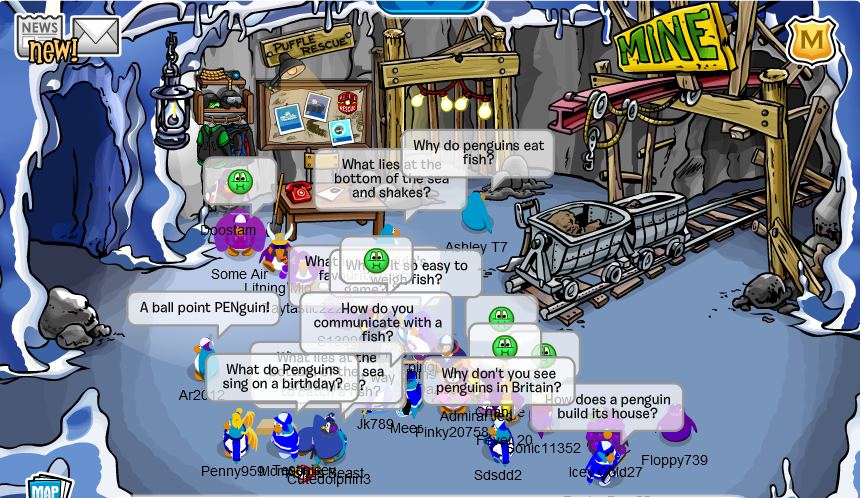Screen dimensions: 861x498
Task: Click the gold moderator M badge
Action: [812, 40]
